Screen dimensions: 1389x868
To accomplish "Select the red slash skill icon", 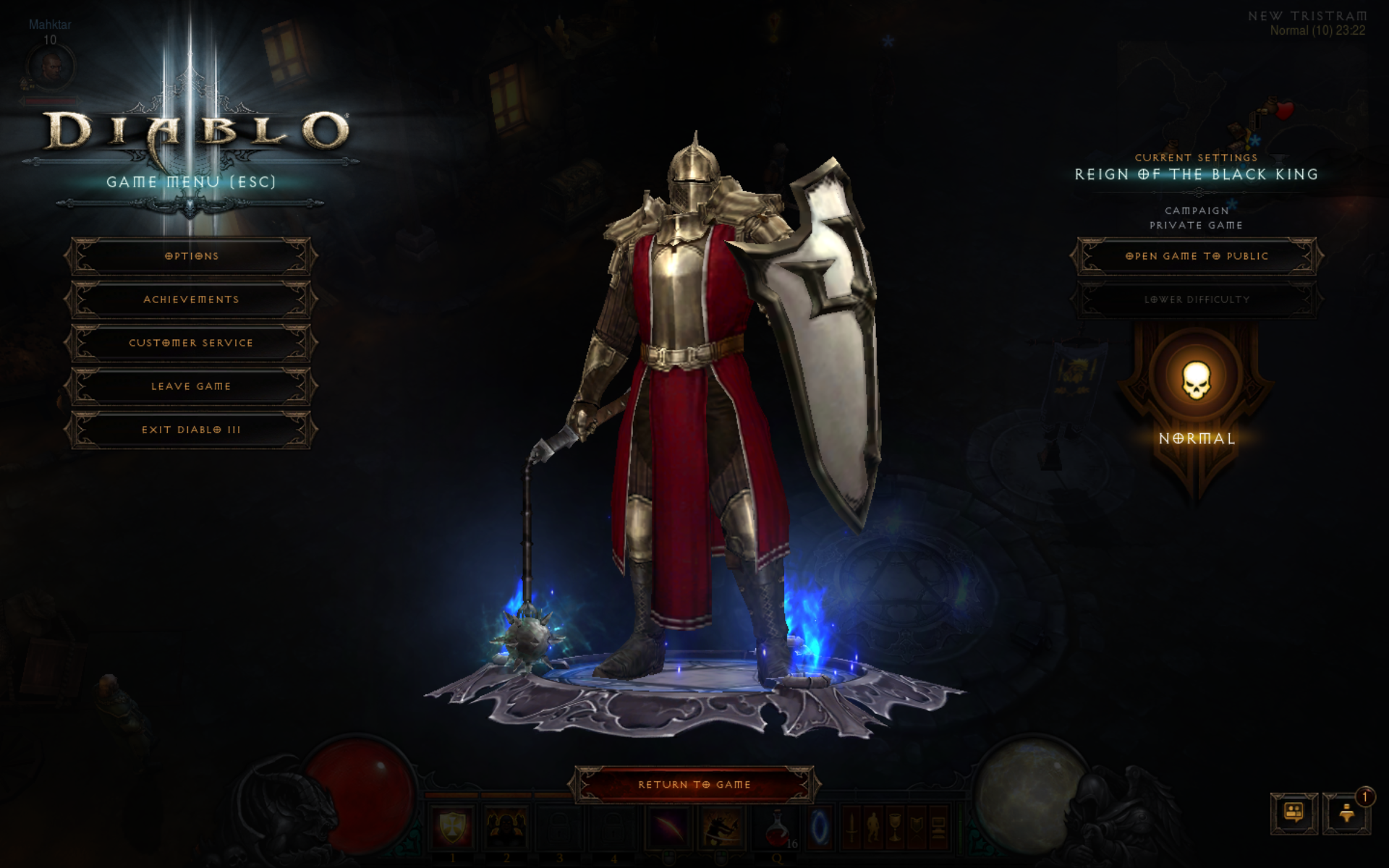I will pos(669,827).
